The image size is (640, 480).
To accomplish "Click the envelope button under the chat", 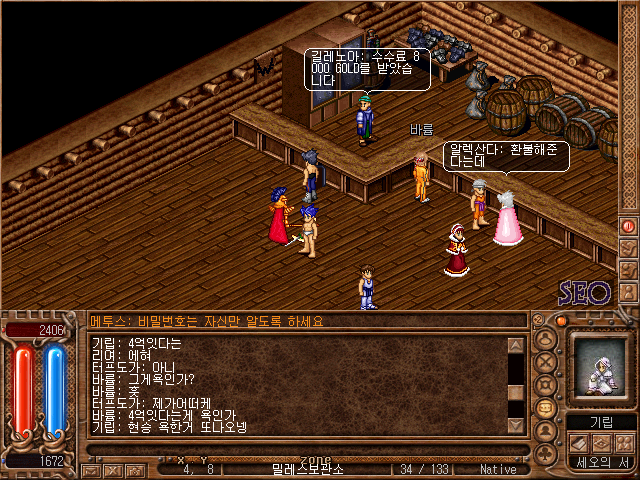I will [x=92, y=468].
